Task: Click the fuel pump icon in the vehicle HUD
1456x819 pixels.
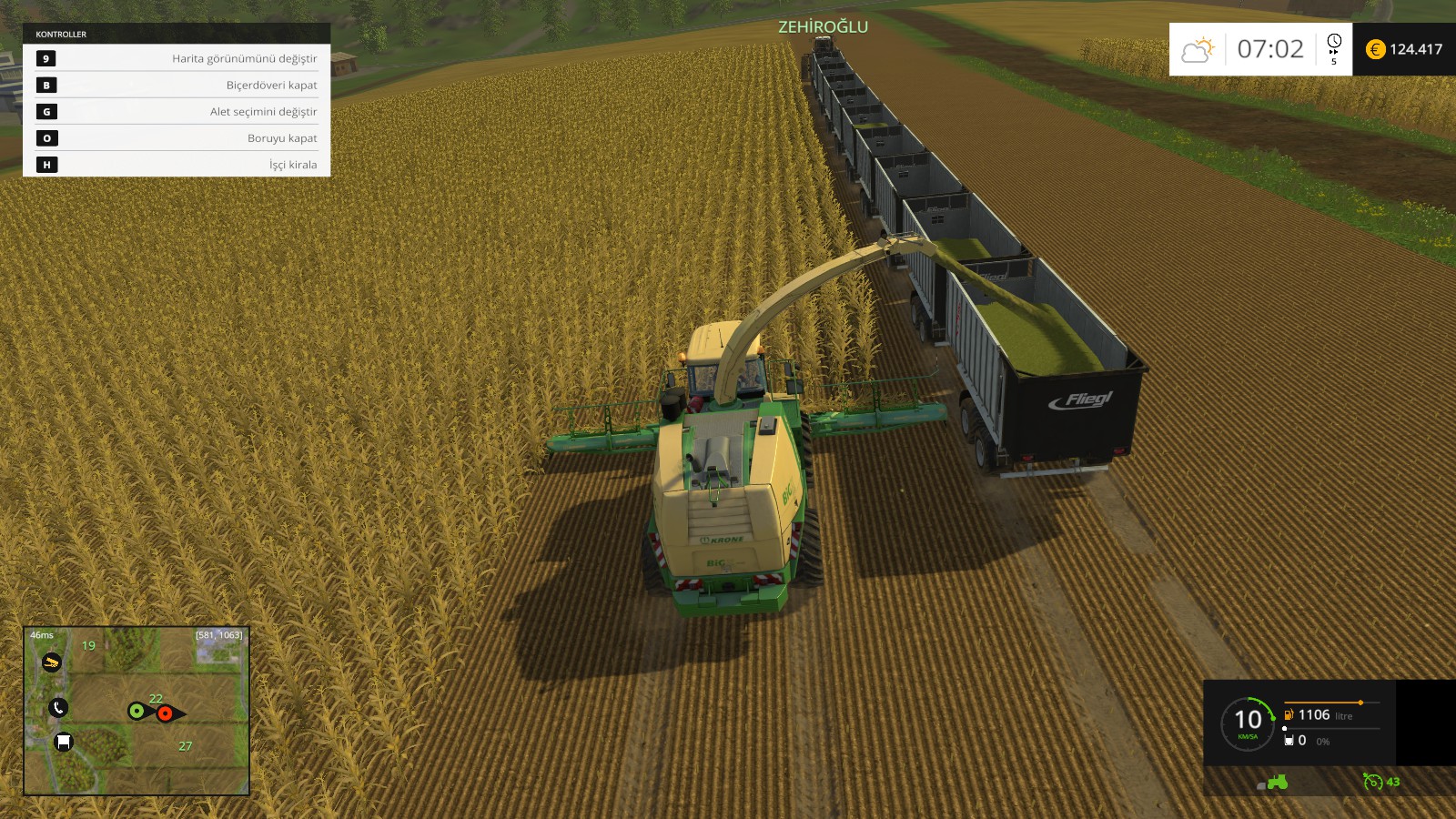Action: click(x=1289, y=715)
